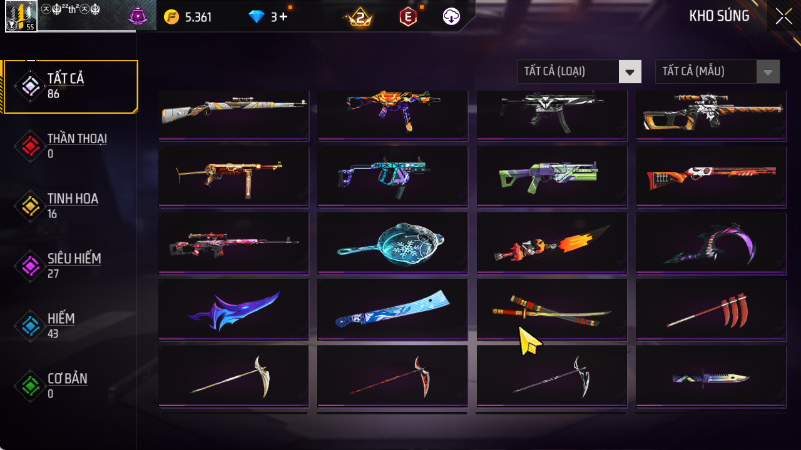
Task: Choose the Cơ Bản rarity tab
Action: tap(70, 385)
